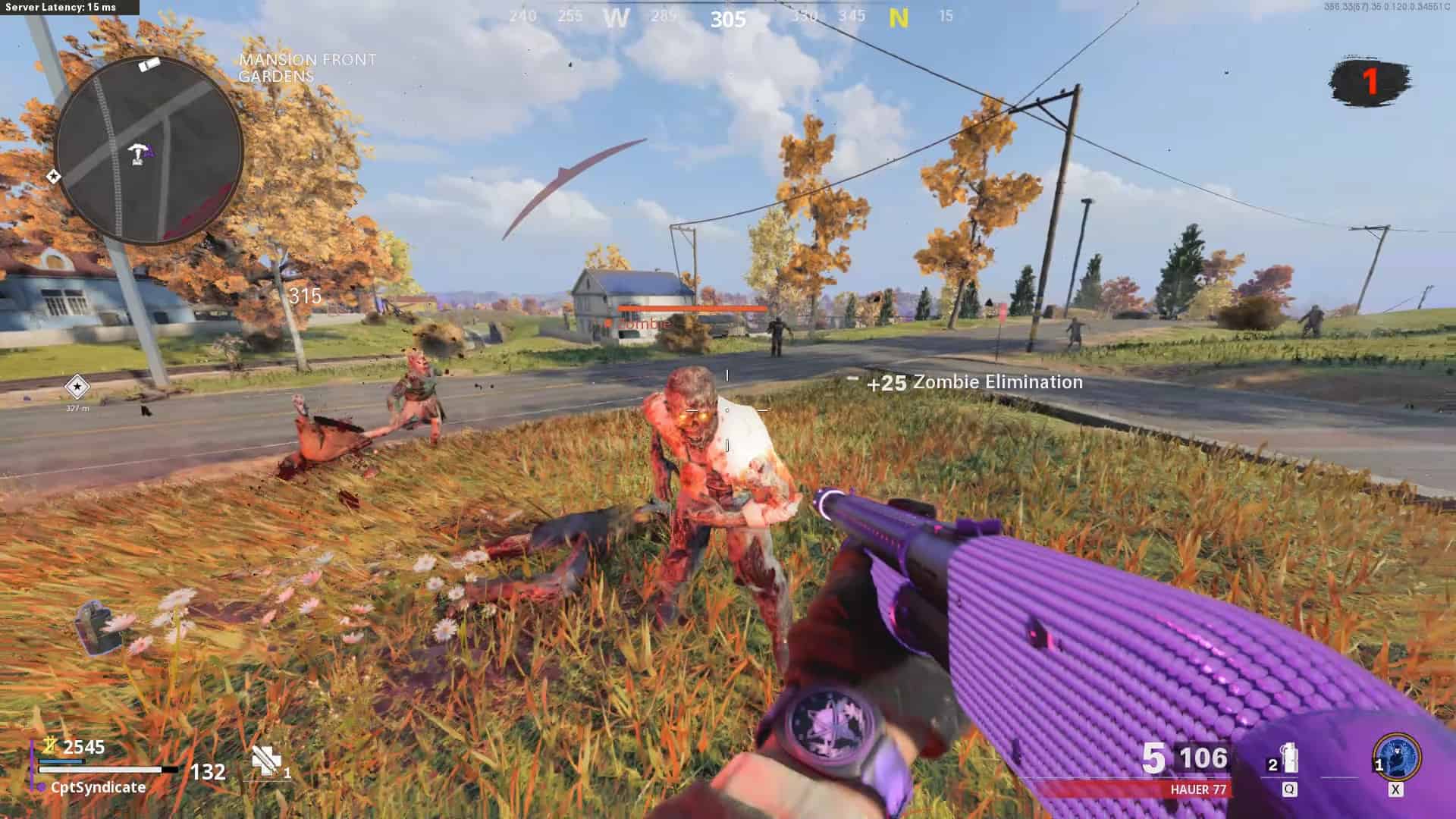Activate the blue field upgrade icon
The width and height of the screenshot is (1456, 819).
point(1396,758)
